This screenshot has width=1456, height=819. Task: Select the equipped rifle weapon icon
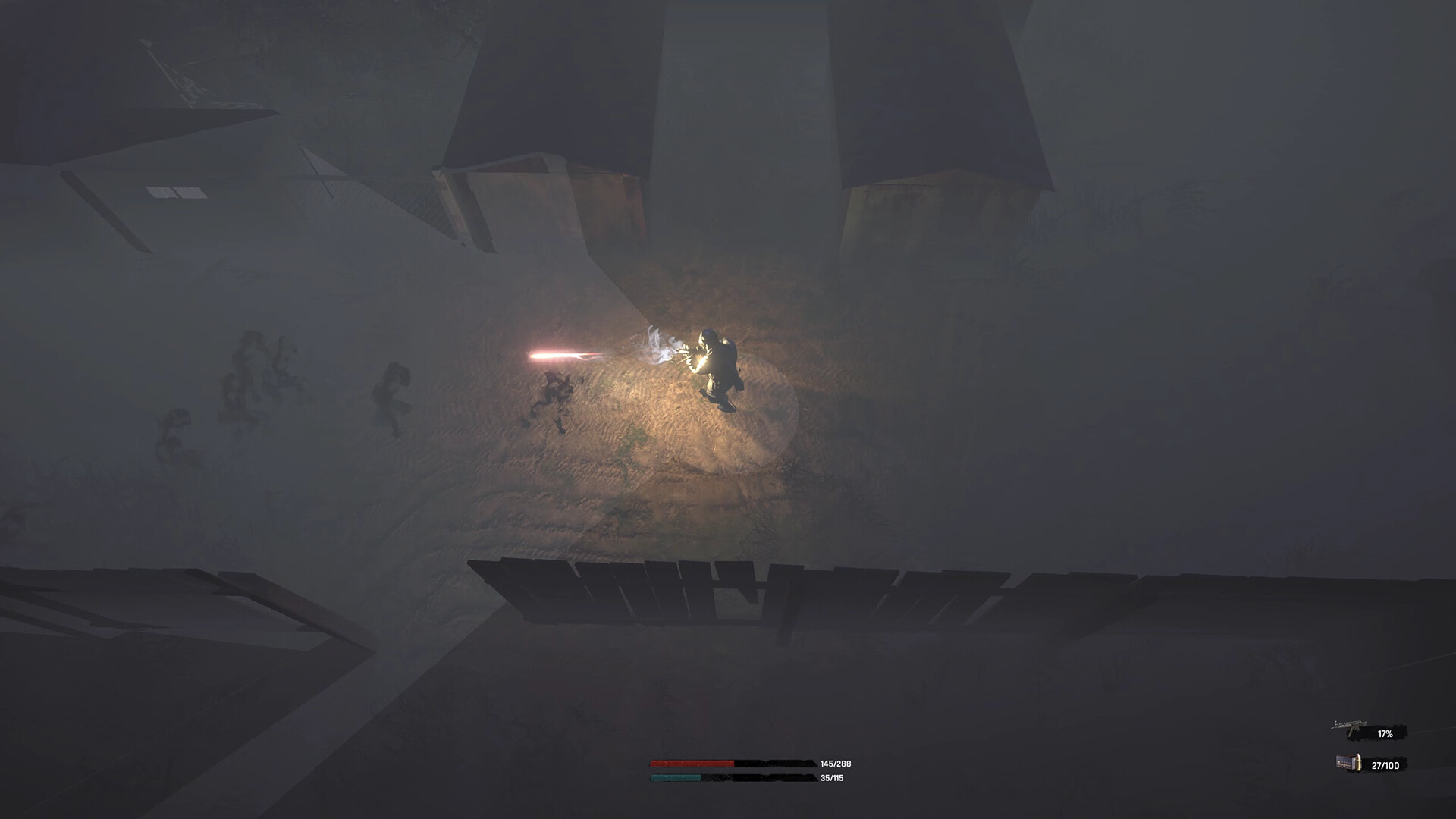(x=1348, y=726)
